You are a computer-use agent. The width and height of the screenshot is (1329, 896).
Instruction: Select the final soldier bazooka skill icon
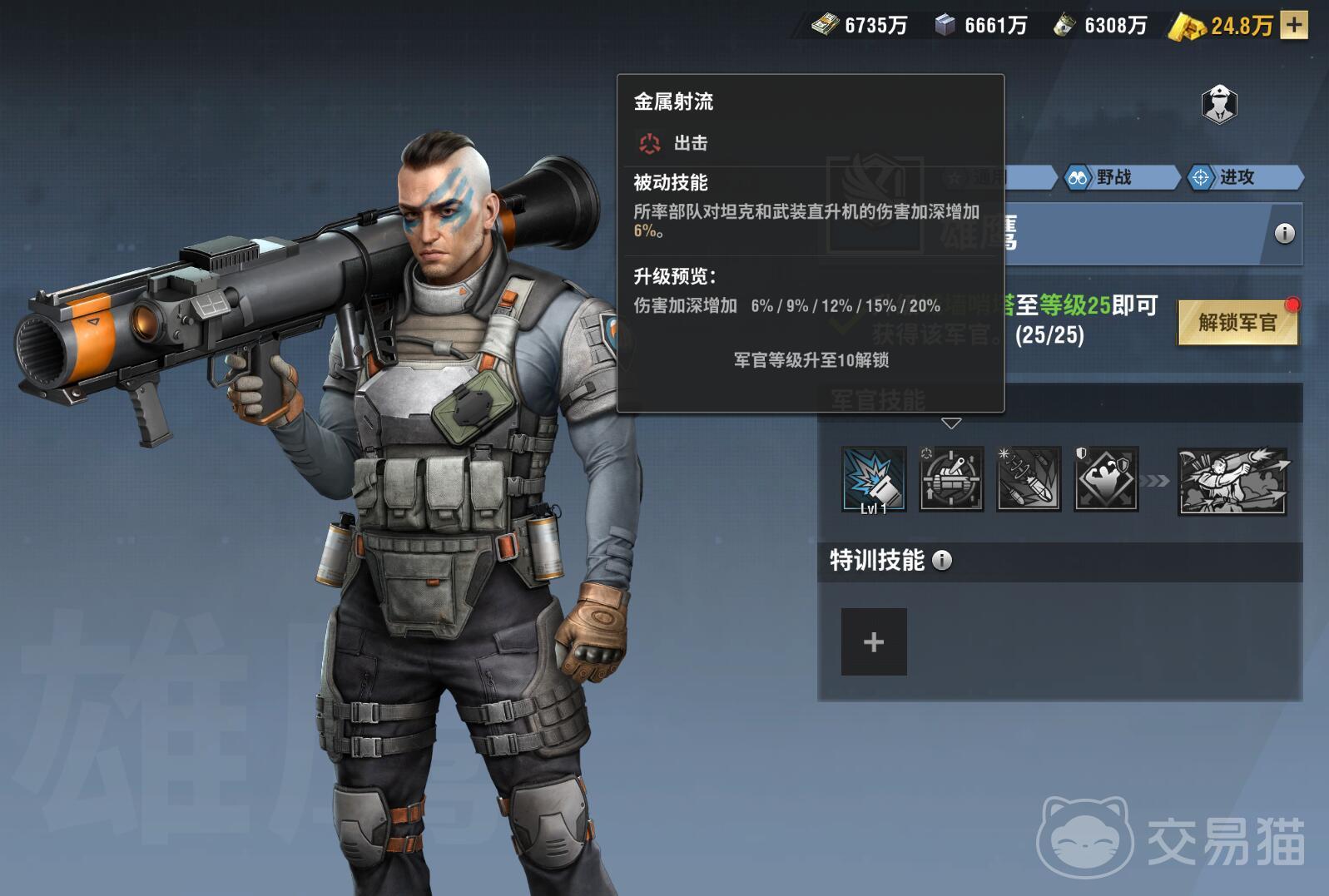click(x=1232, y=481)
